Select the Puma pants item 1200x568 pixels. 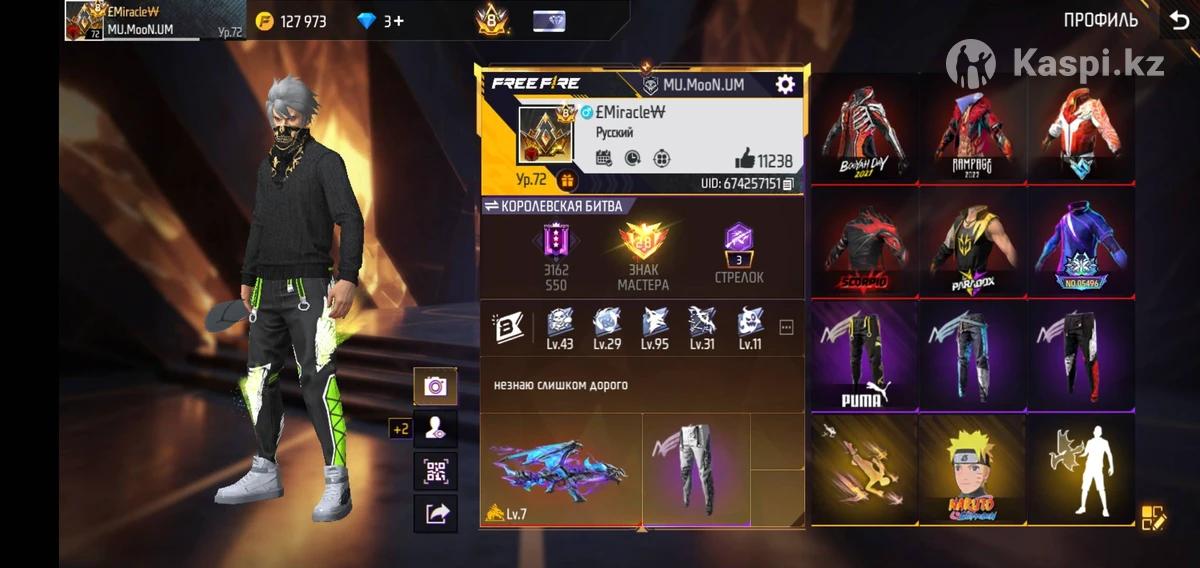click(863, 355)
